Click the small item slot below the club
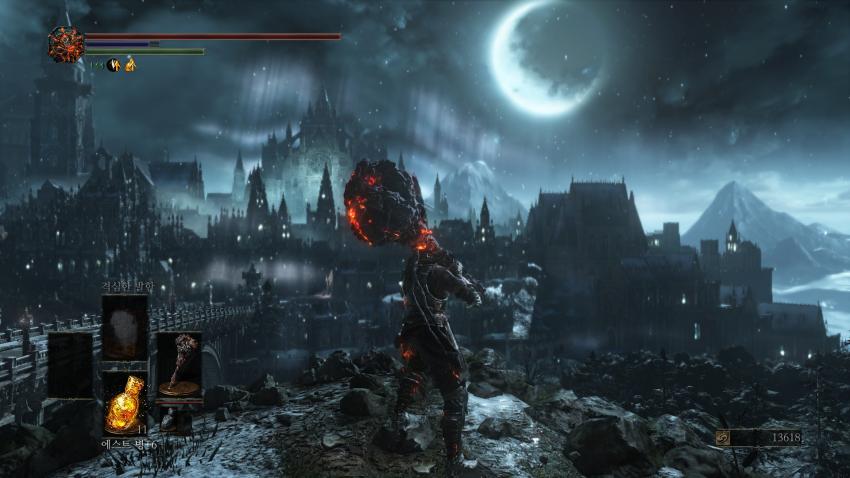The height and width of the screenshot is (478, 850). [170, 420]
